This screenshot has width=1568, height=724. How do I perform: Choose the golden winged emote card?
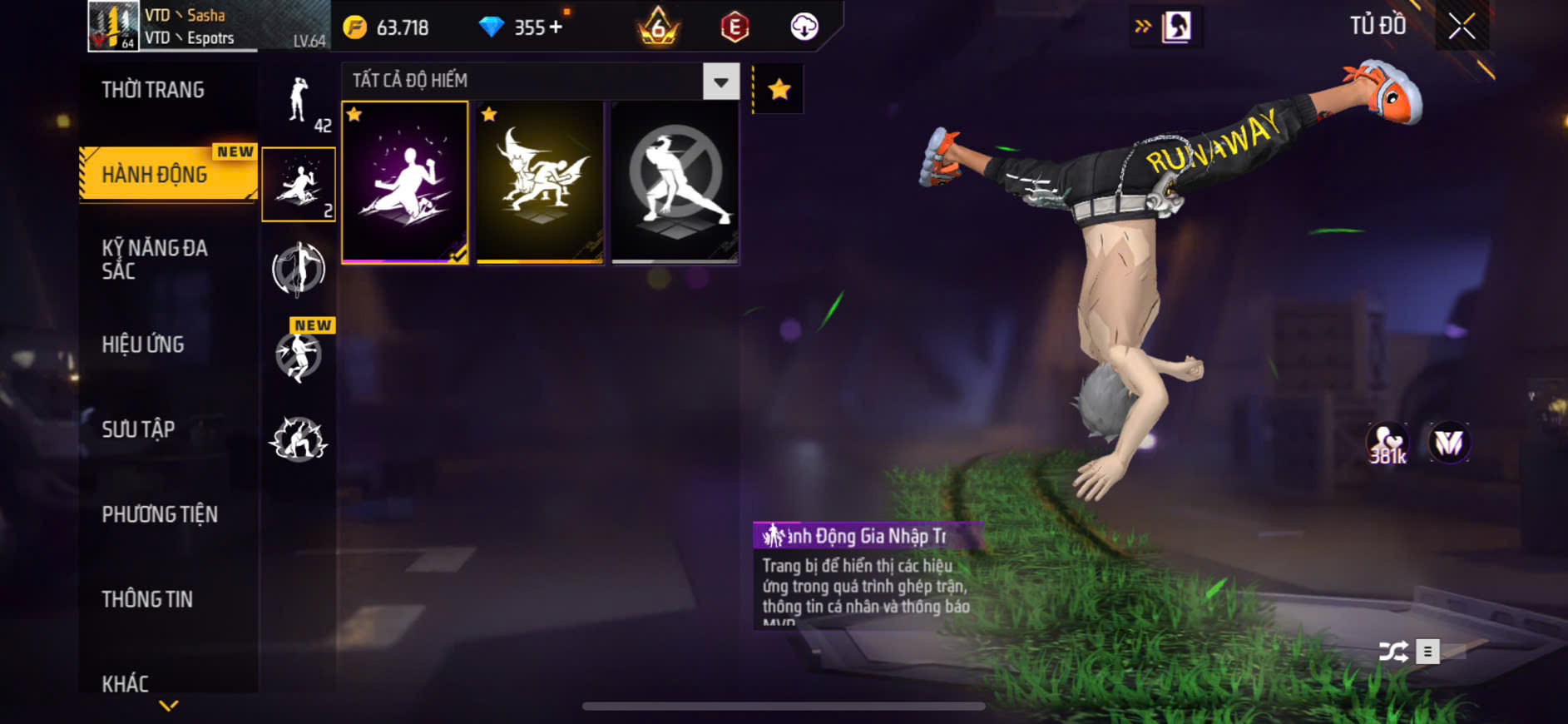click(540, 182)
